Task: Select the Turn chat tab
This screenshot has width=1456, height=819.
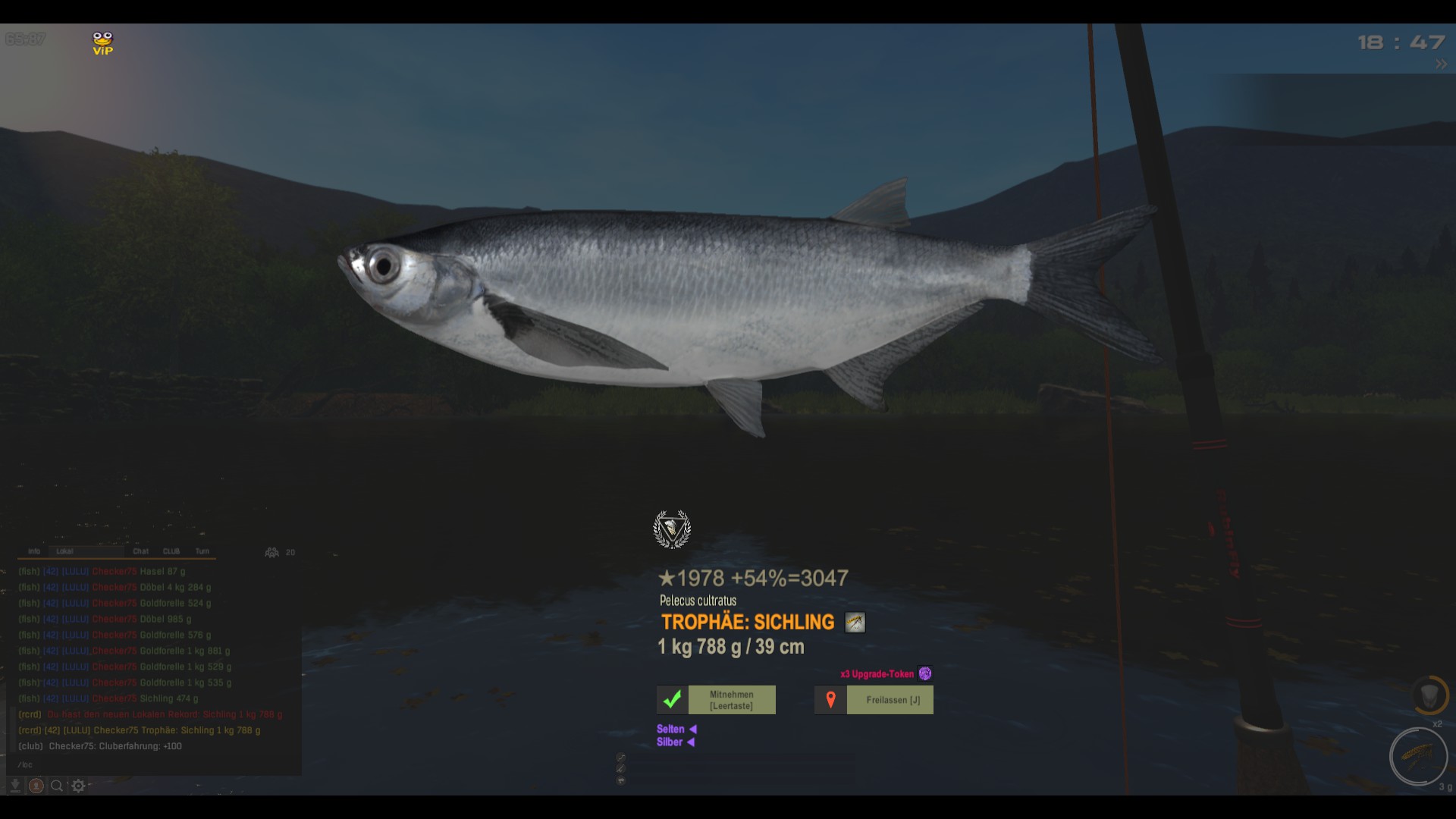Action: [202, 551]
